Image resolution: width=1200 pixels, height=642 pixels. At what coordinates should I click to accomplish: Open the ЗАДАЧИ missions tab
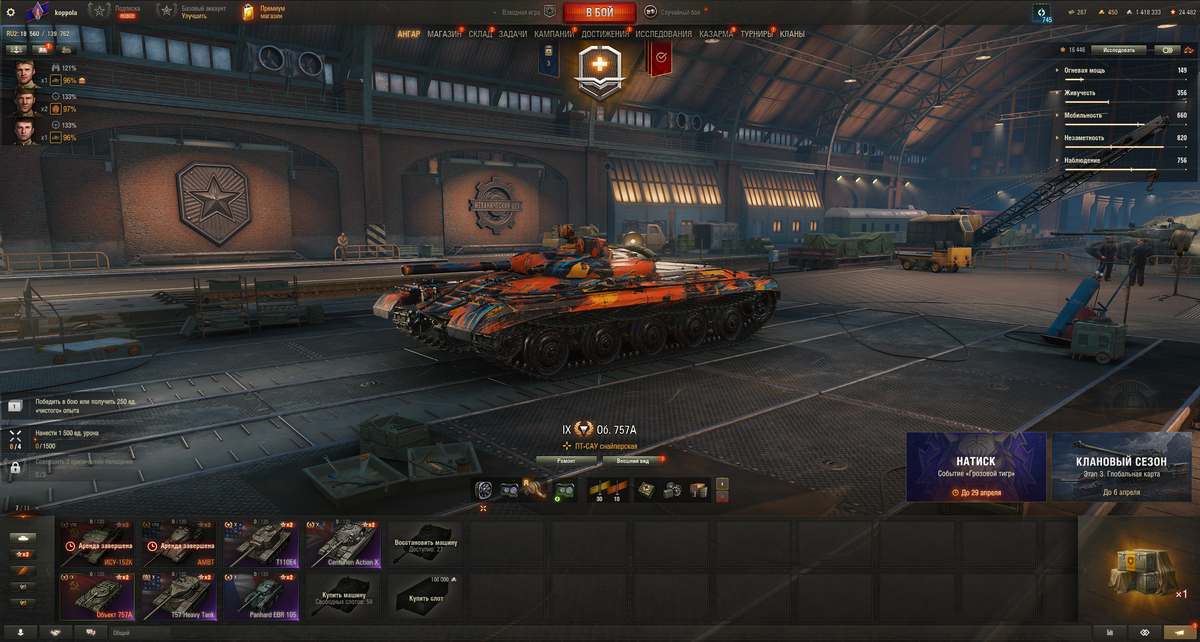point(512,34)
